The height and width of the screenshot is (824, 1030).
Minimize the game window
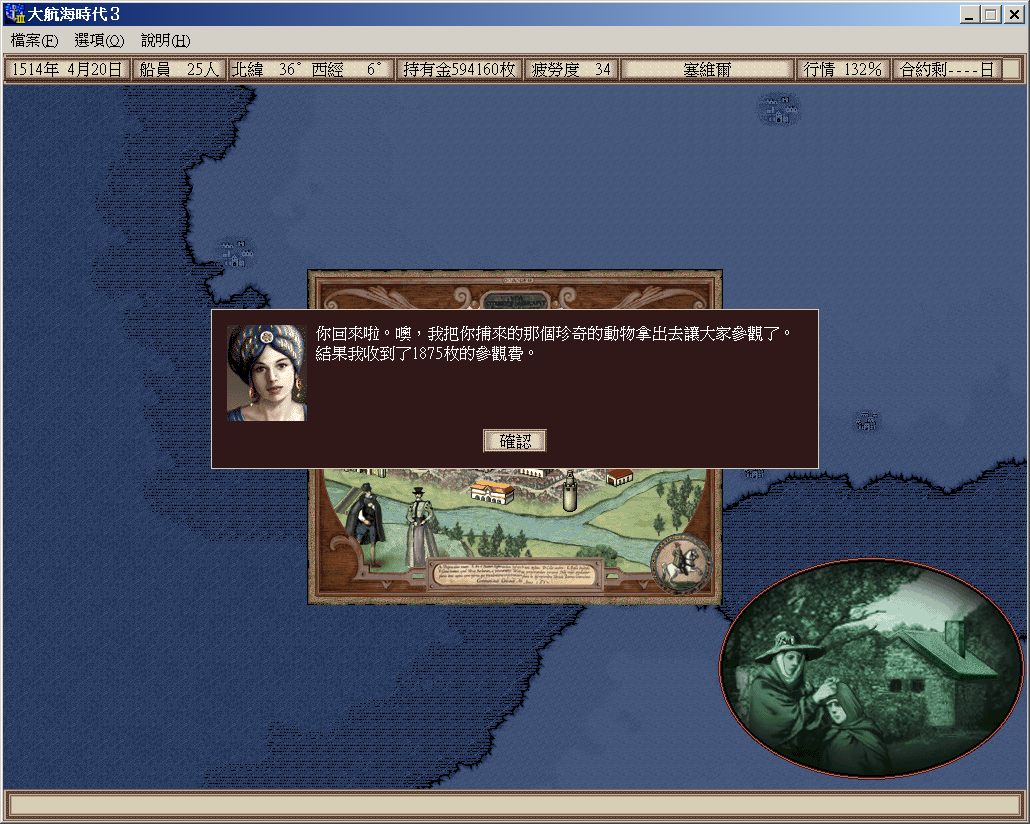click(971, 15)
